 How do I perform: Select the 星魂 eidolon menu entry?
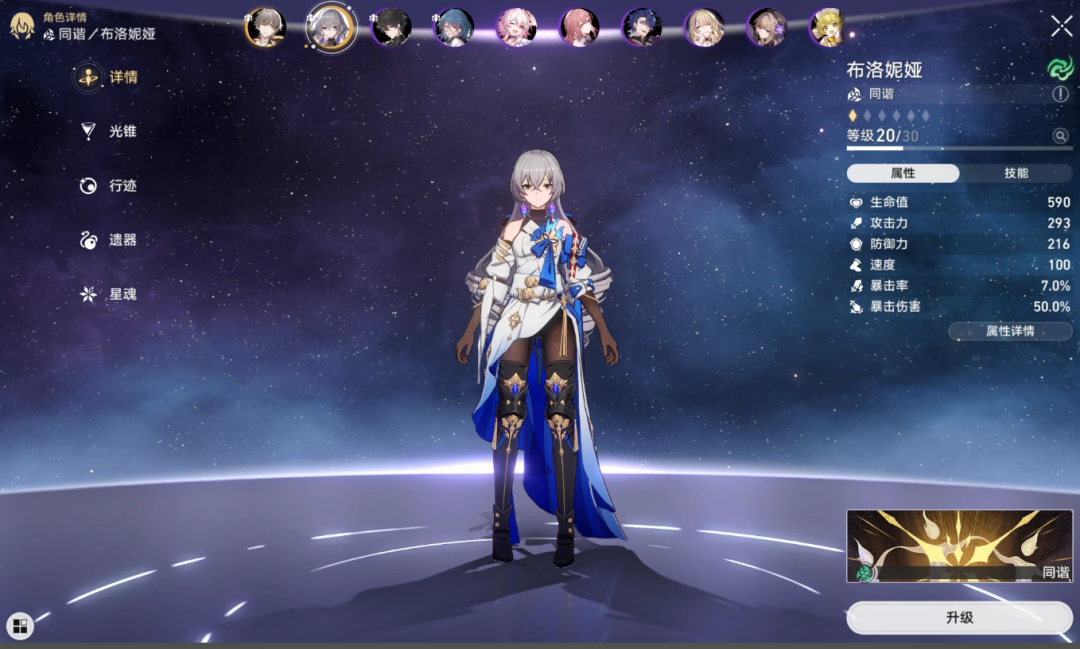[x=110, y=294]
